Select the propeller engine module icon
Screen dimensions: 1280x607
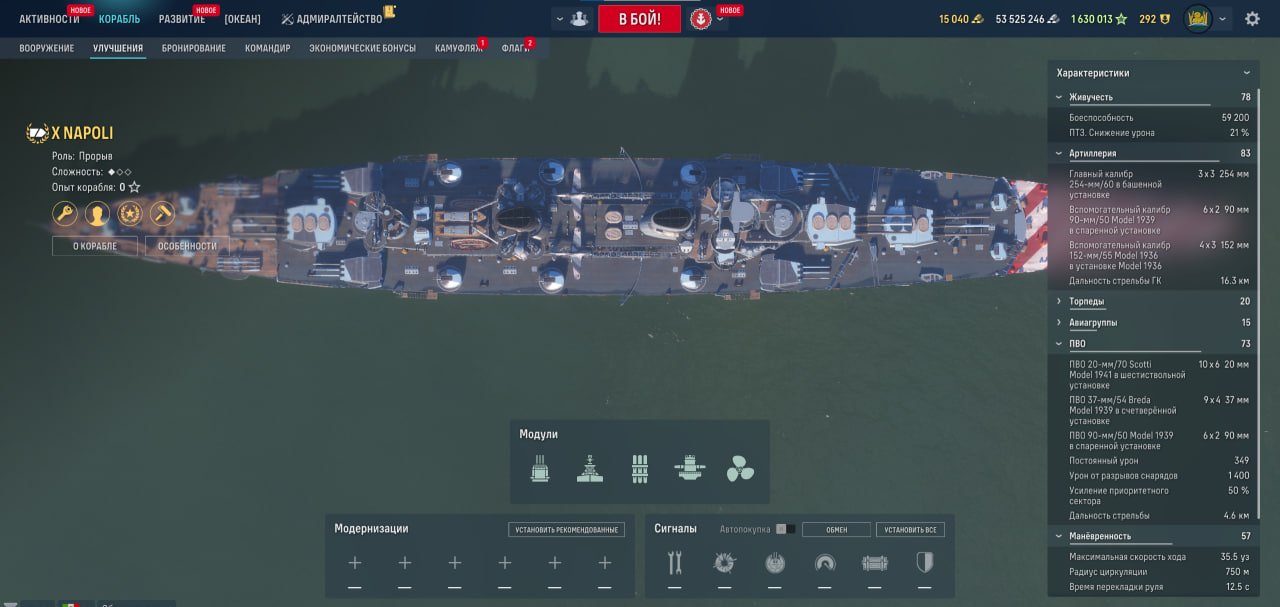(x=740, y=468)
